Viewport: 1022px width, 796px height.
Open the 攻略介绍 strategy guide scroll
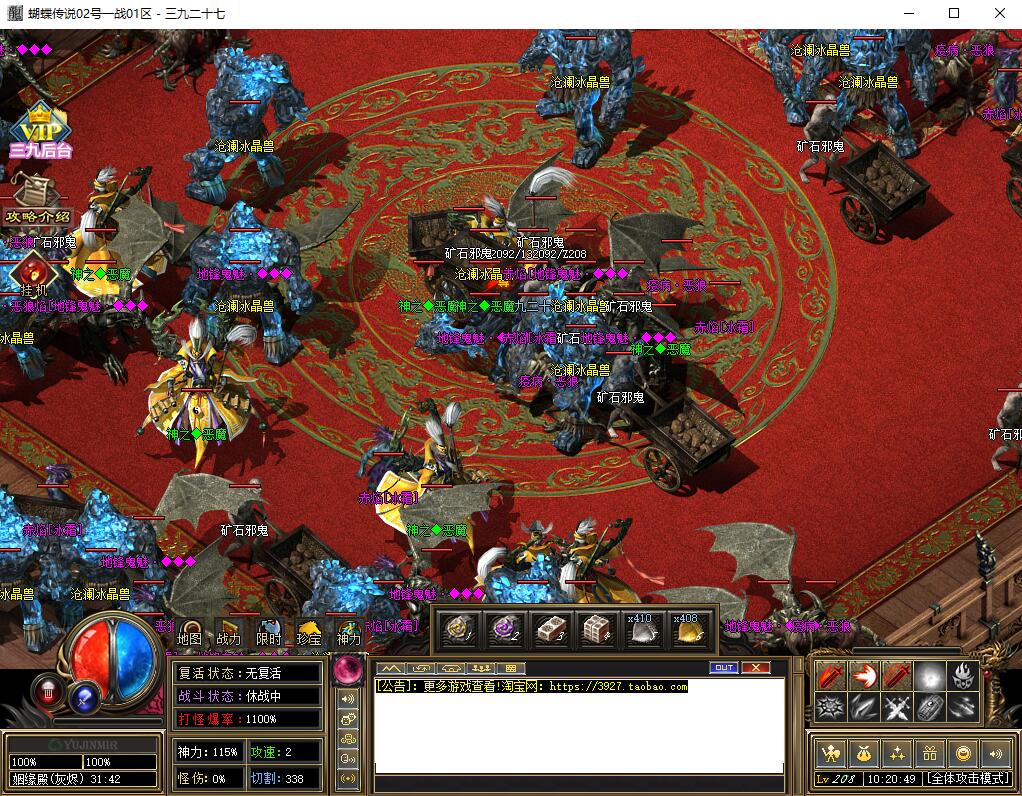[39, 201]
